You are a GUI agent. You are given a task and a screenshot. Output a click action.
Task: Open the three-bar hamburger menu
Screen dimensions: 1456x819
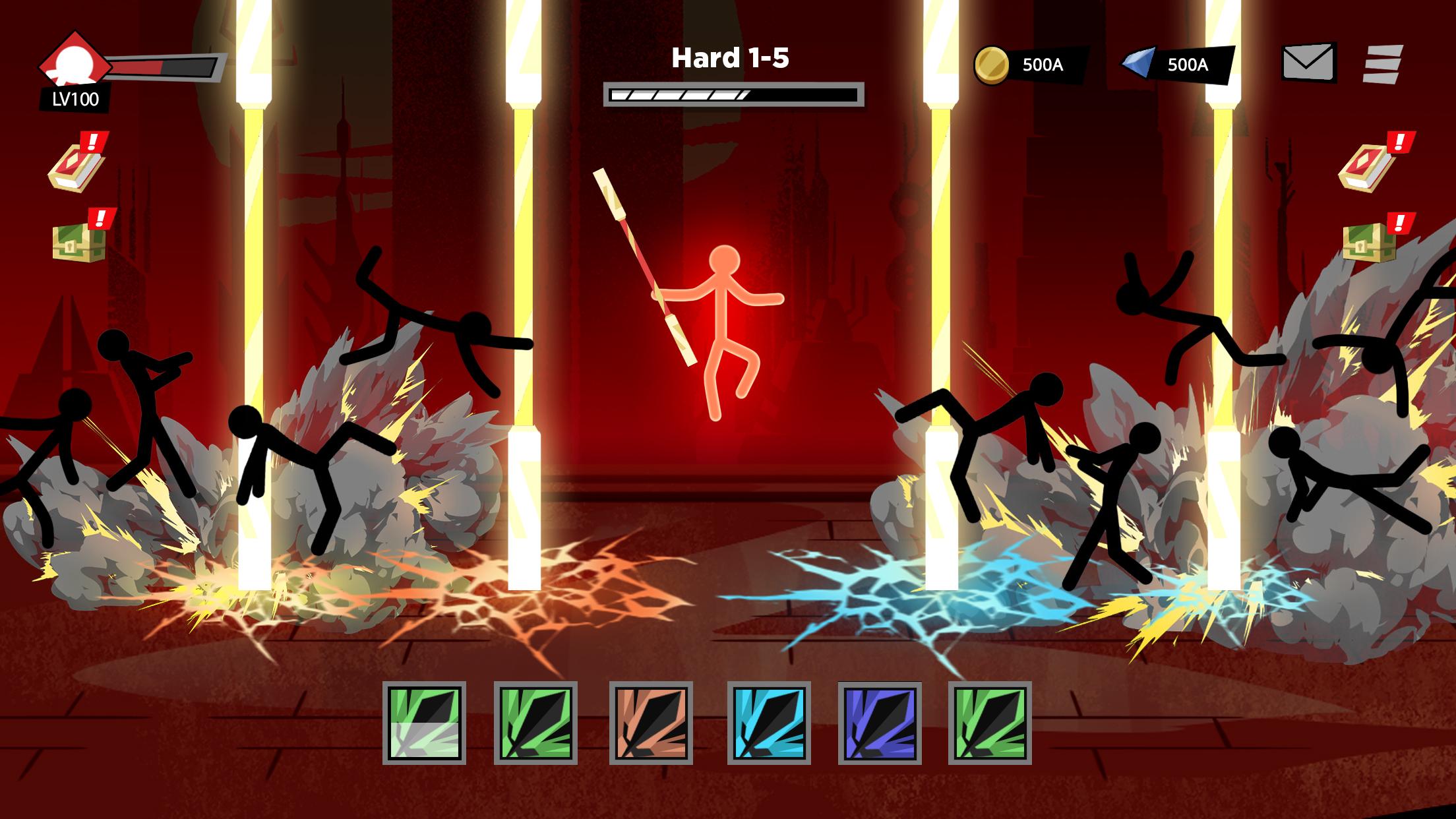[x=1382, y=64]
